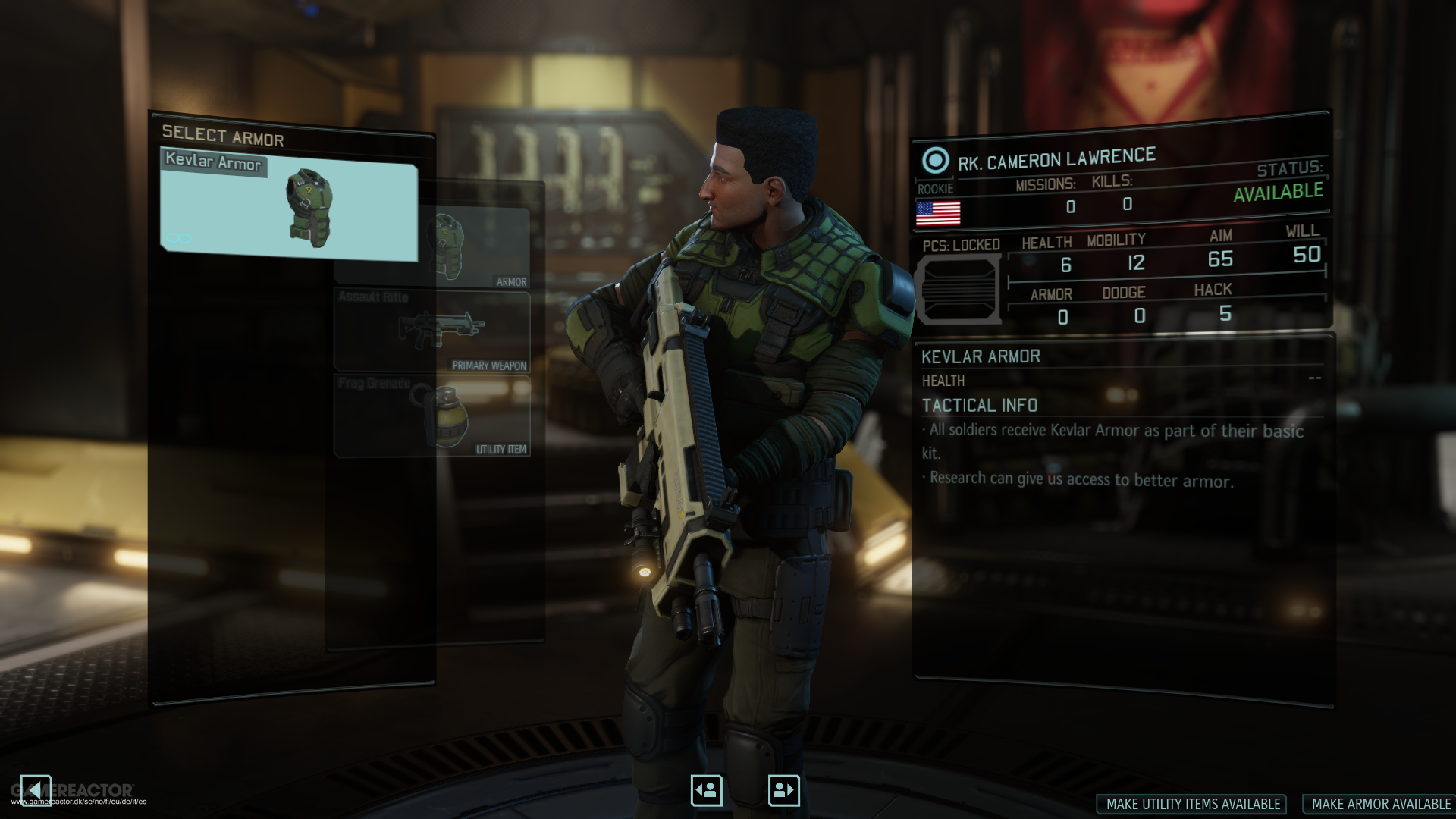
Task: Expand the TACTICAL INFO section
Action: click(x=977, y=405)
